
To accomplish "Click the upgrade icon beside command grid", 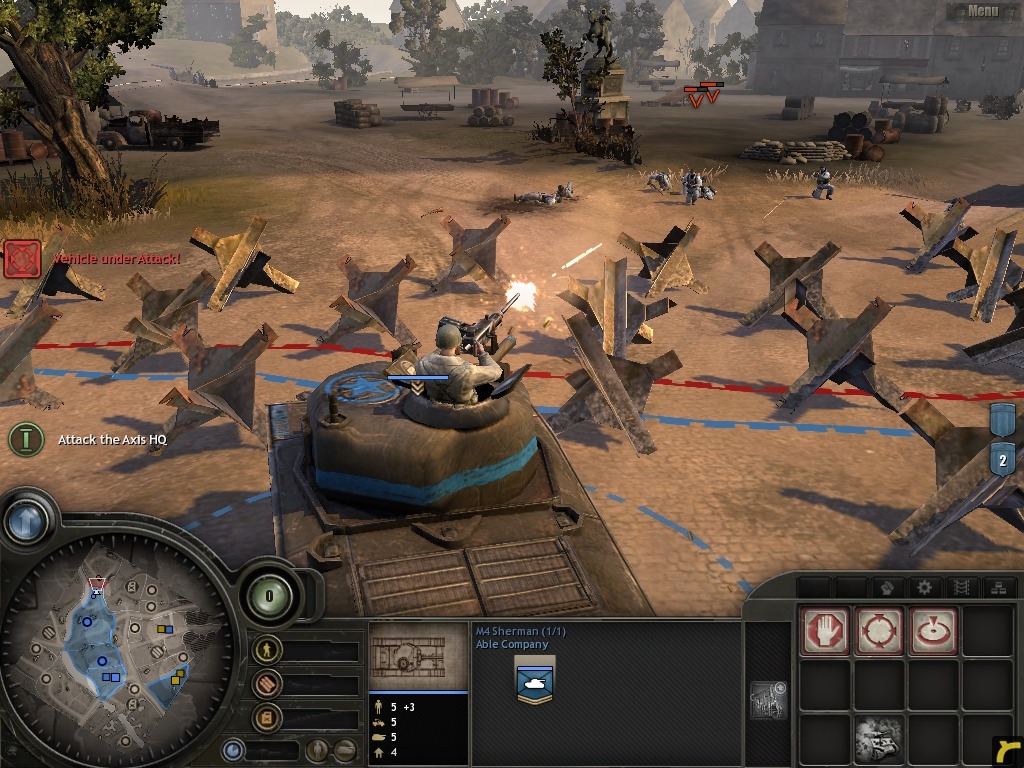I will [768, 700].
